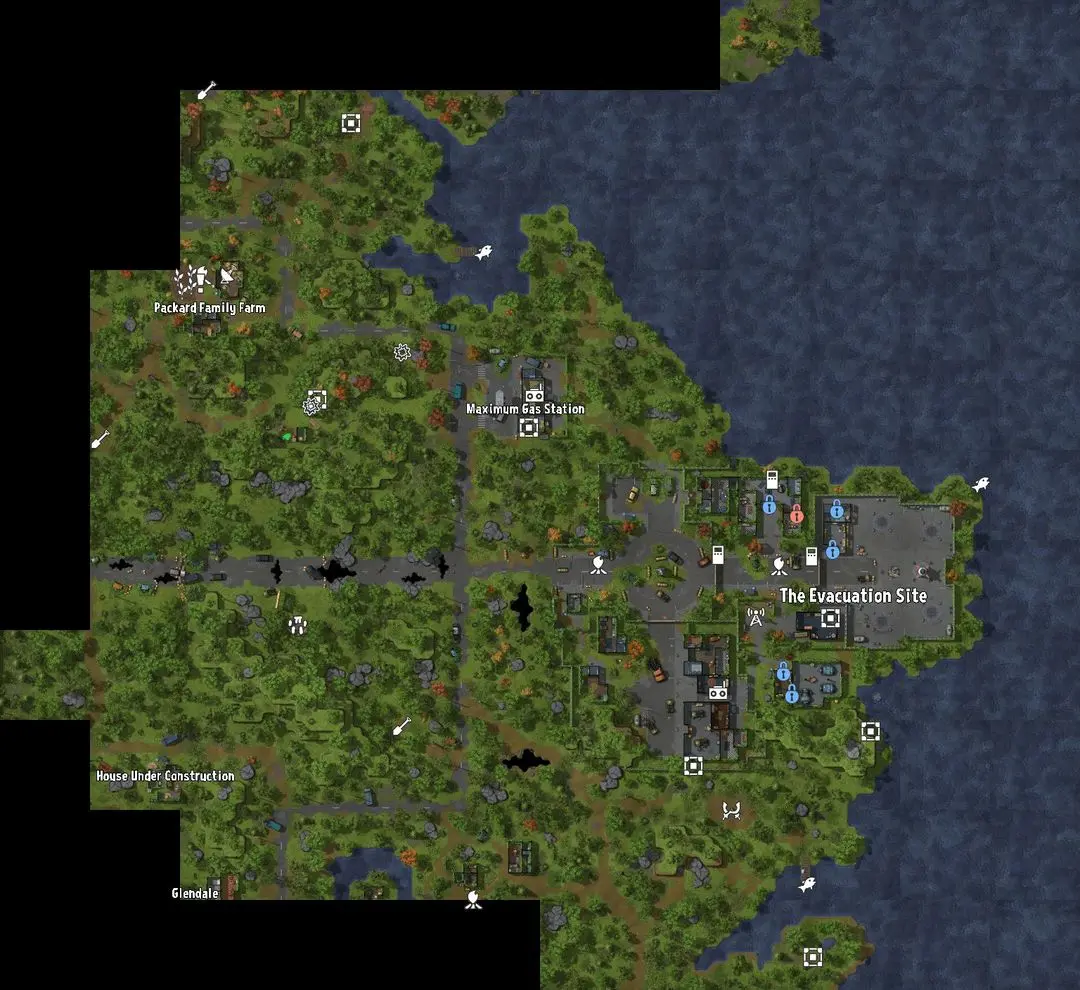1080x990 pixels.
Task: Select the Glendale location label
Action: click(x=195, y=893)
